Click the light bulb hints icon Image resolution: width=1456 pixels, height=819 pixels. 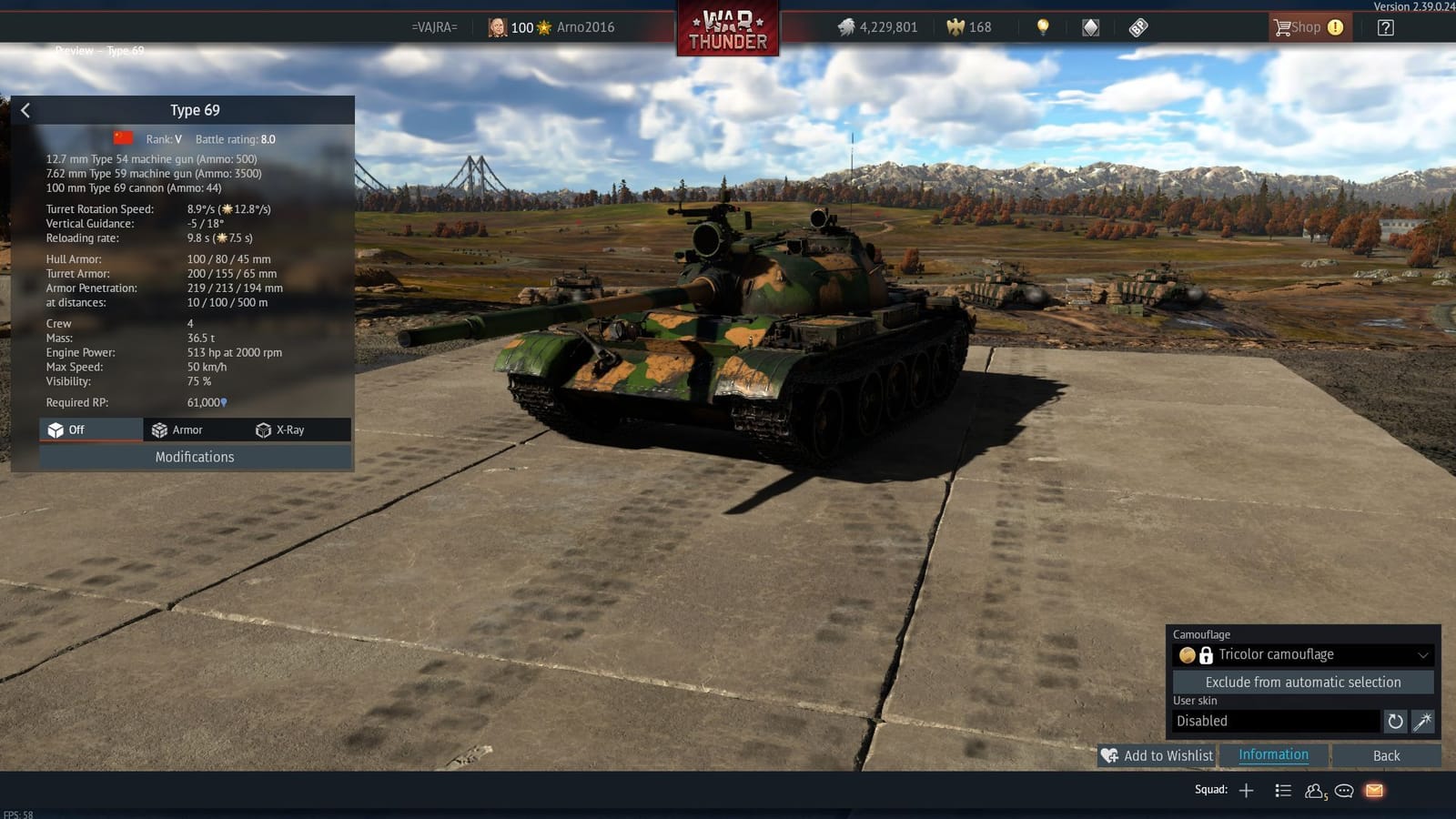(1040, 27)
